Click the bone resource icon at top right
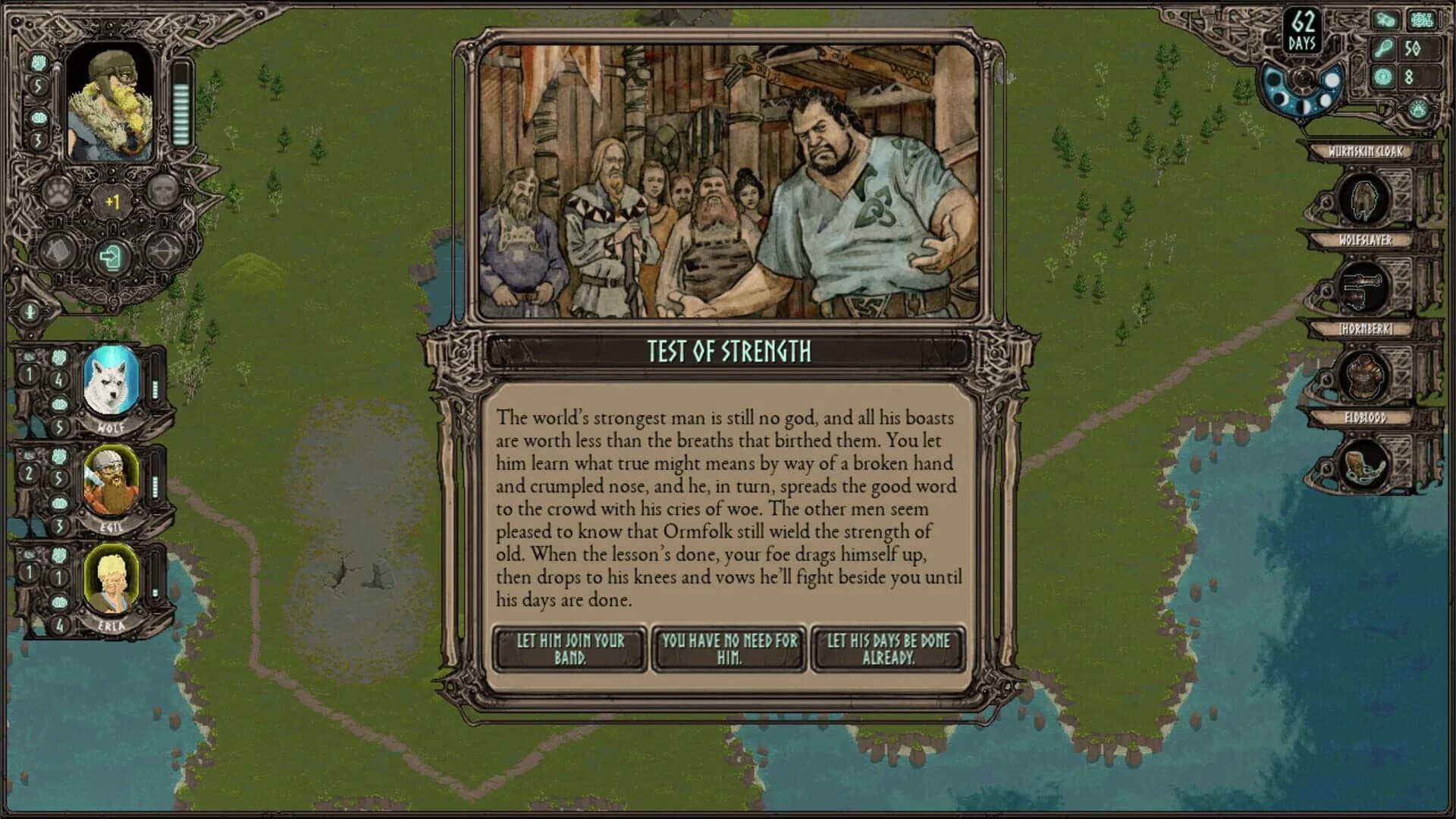This screenshot has width=1456, height=819. point(1385,20)
